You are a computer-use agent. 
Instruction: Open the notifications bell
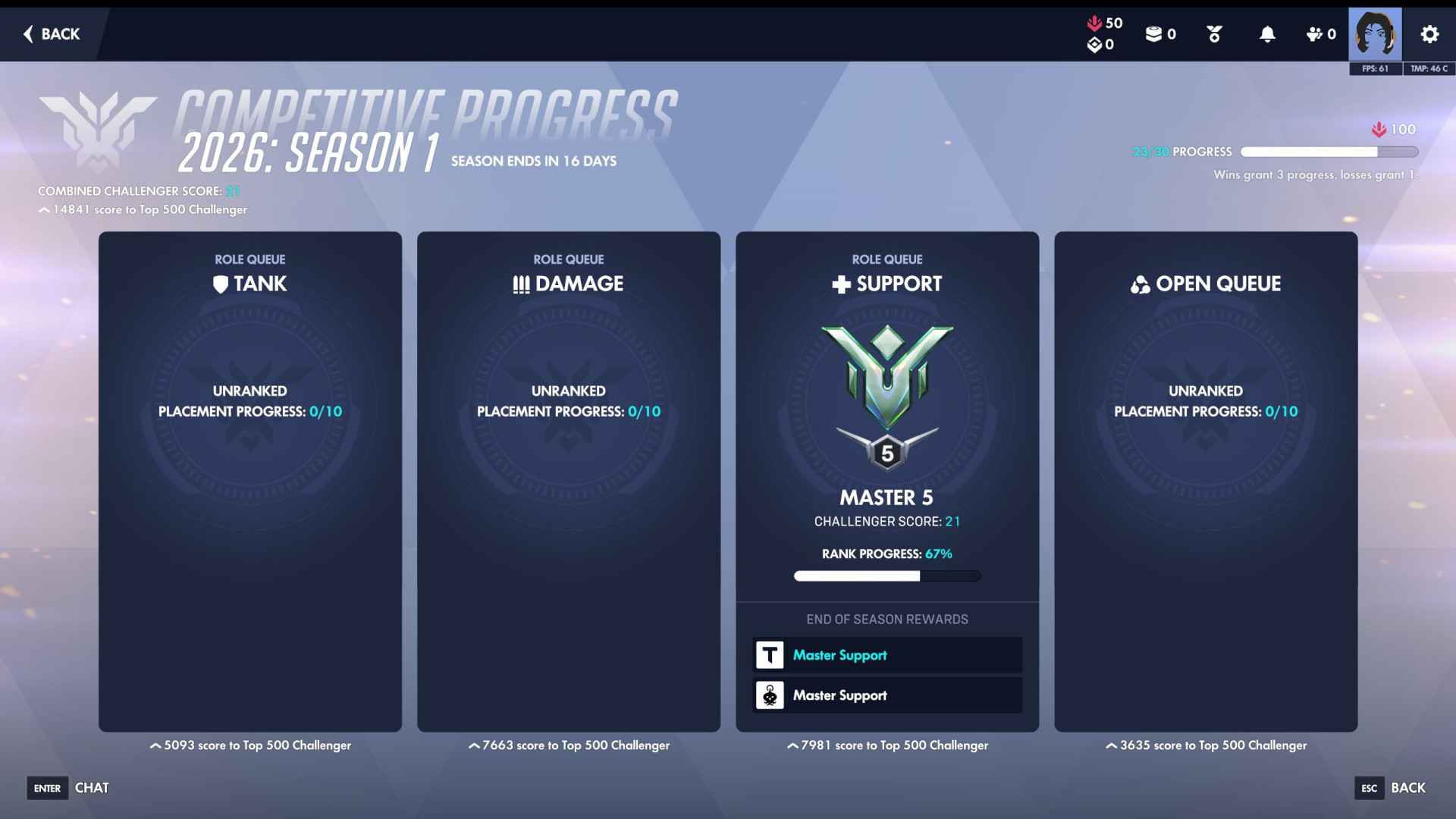click(x=1267, y=34)
